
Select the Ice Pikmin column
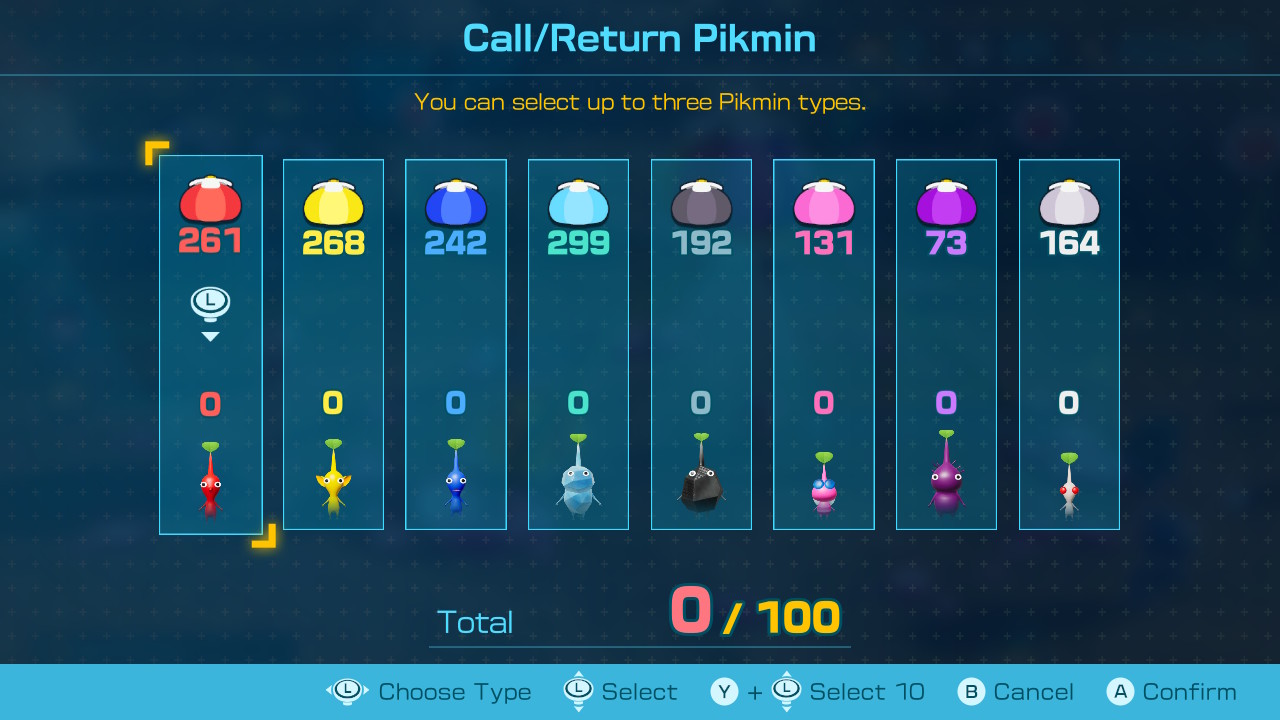coord(578,345)
